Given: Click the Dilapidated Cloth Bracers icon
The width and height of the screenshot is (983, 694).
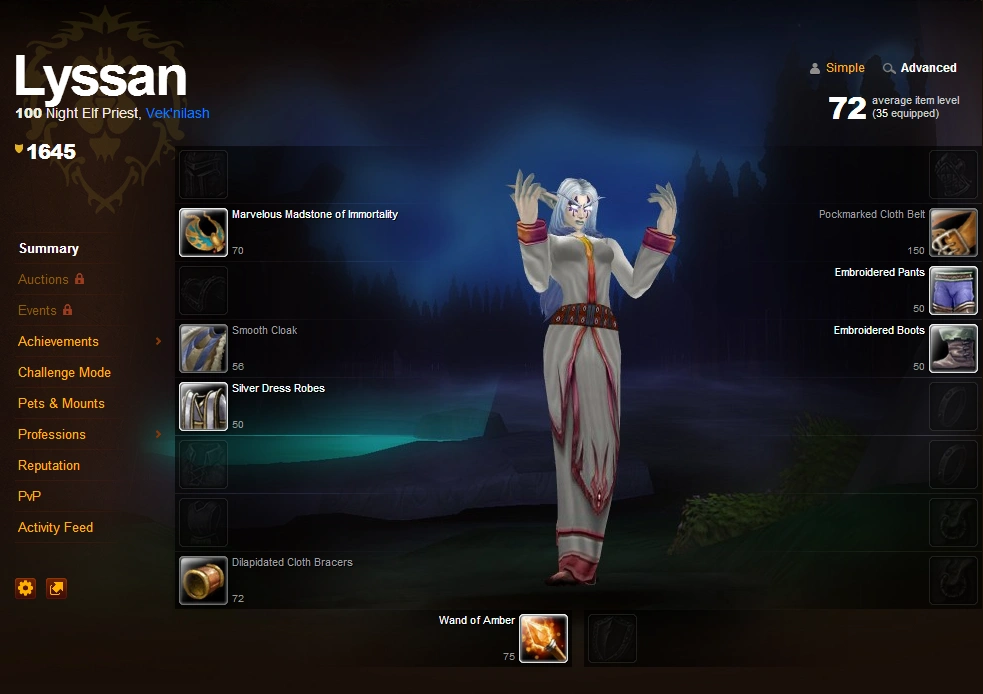Looking at the screenshot, I should pyautogui.click(x=204, y=581).
